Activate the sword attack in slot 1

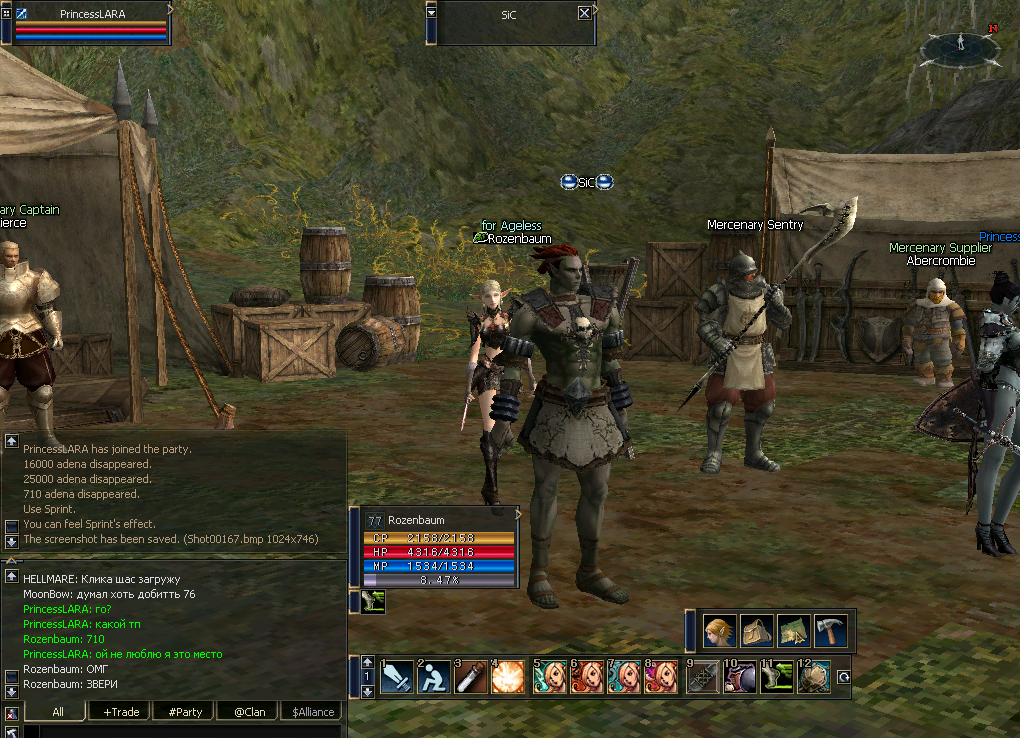coord(397,677)
